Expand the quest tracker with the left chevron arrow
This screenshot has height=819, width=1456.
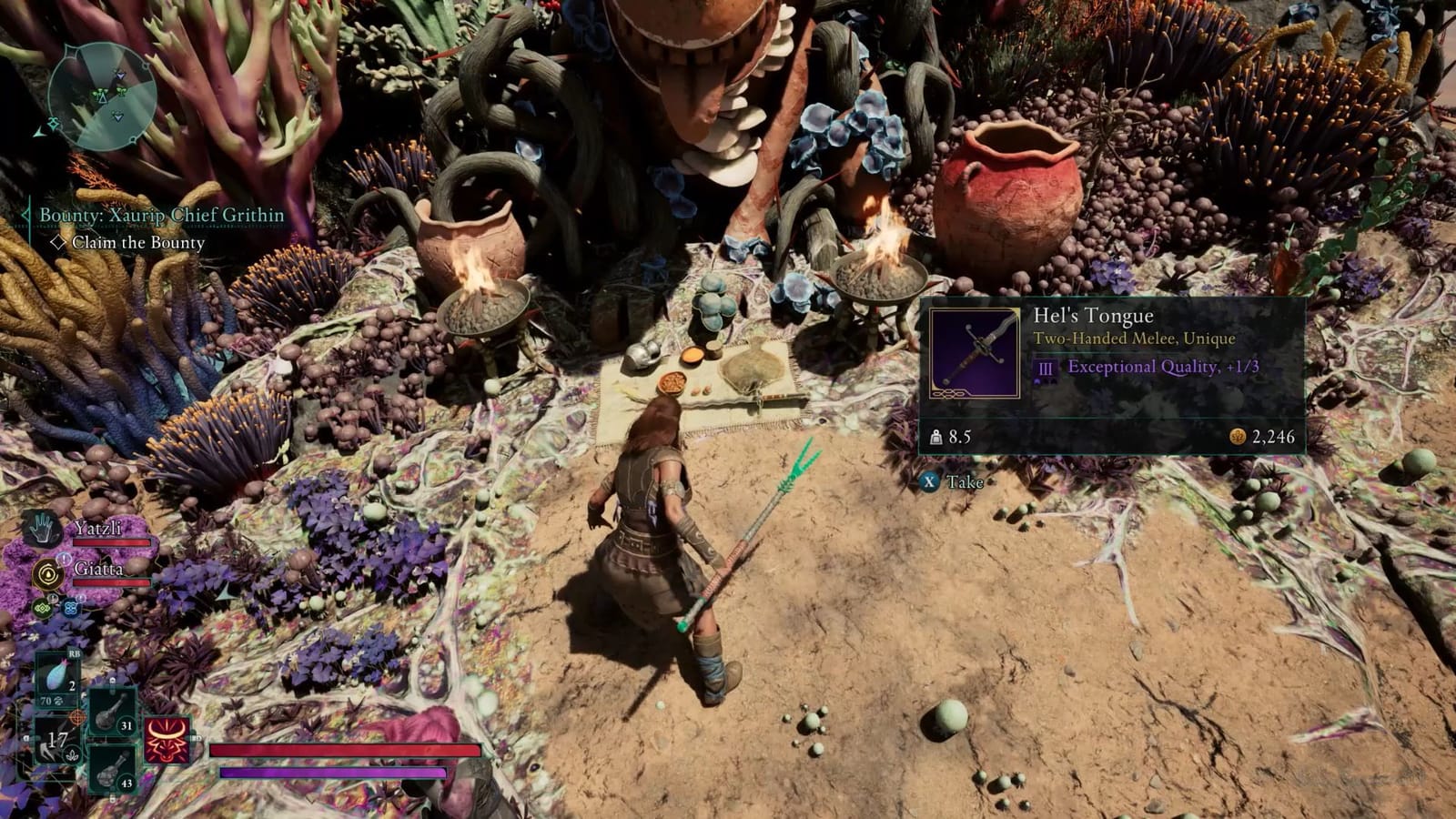[25, 216]
